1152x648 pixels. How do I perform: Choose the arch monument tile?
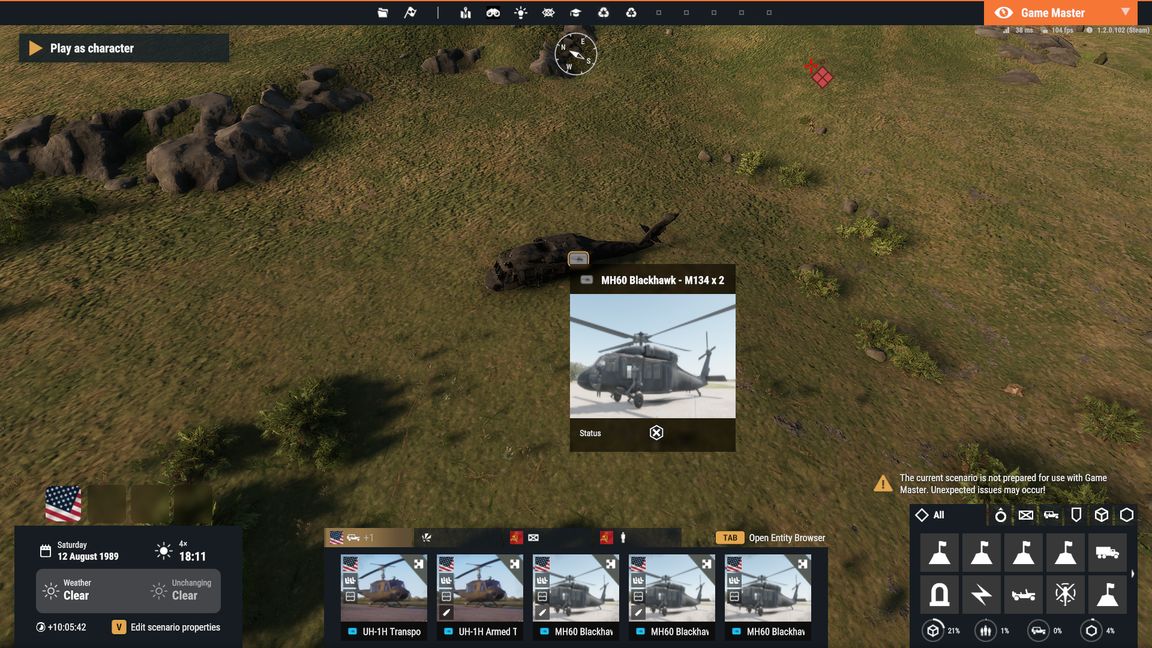pyautogui.click(x=939, y=595)
